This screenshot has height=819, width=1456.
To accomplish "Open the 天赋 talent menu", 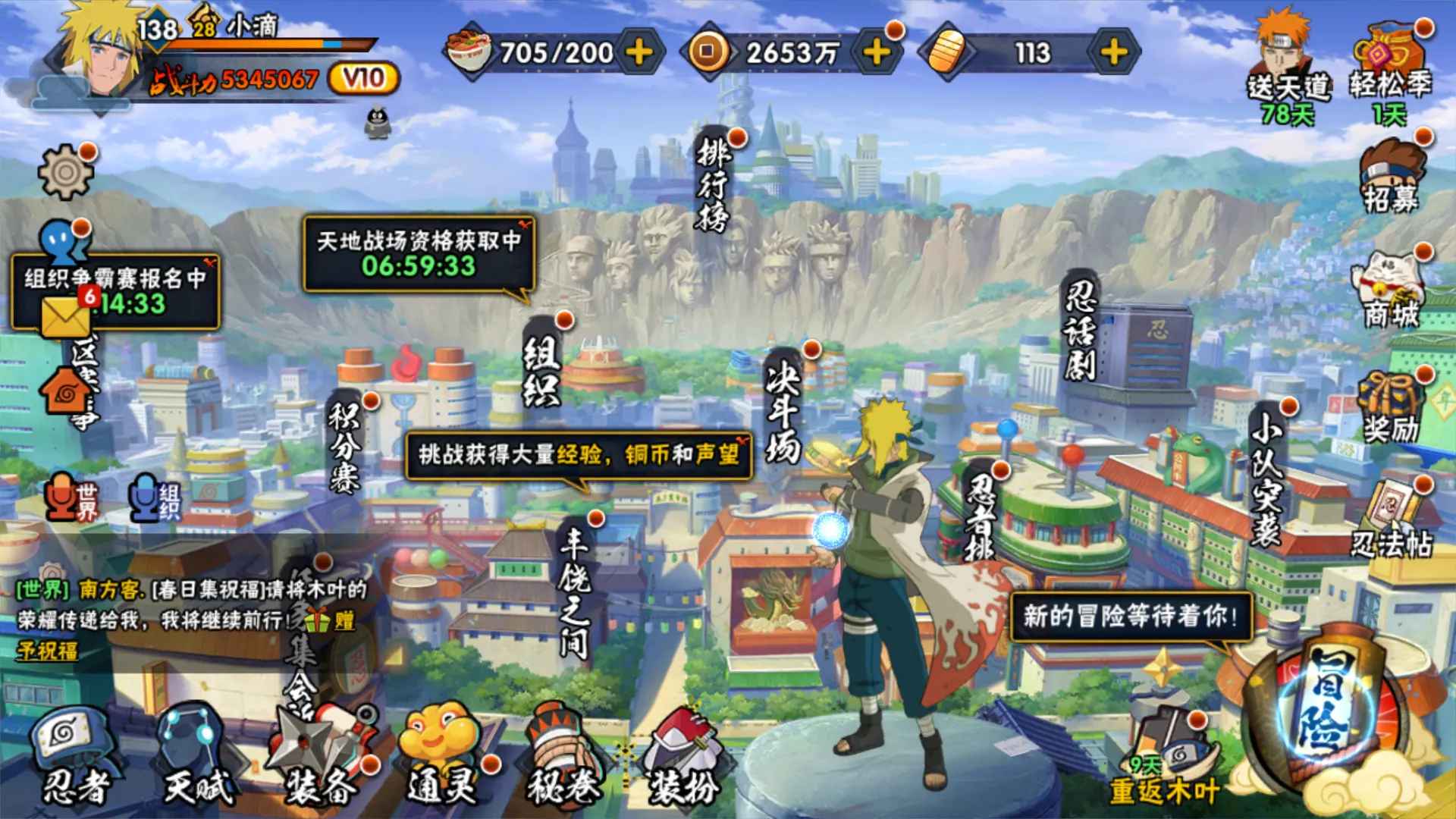I will point(197,758).
